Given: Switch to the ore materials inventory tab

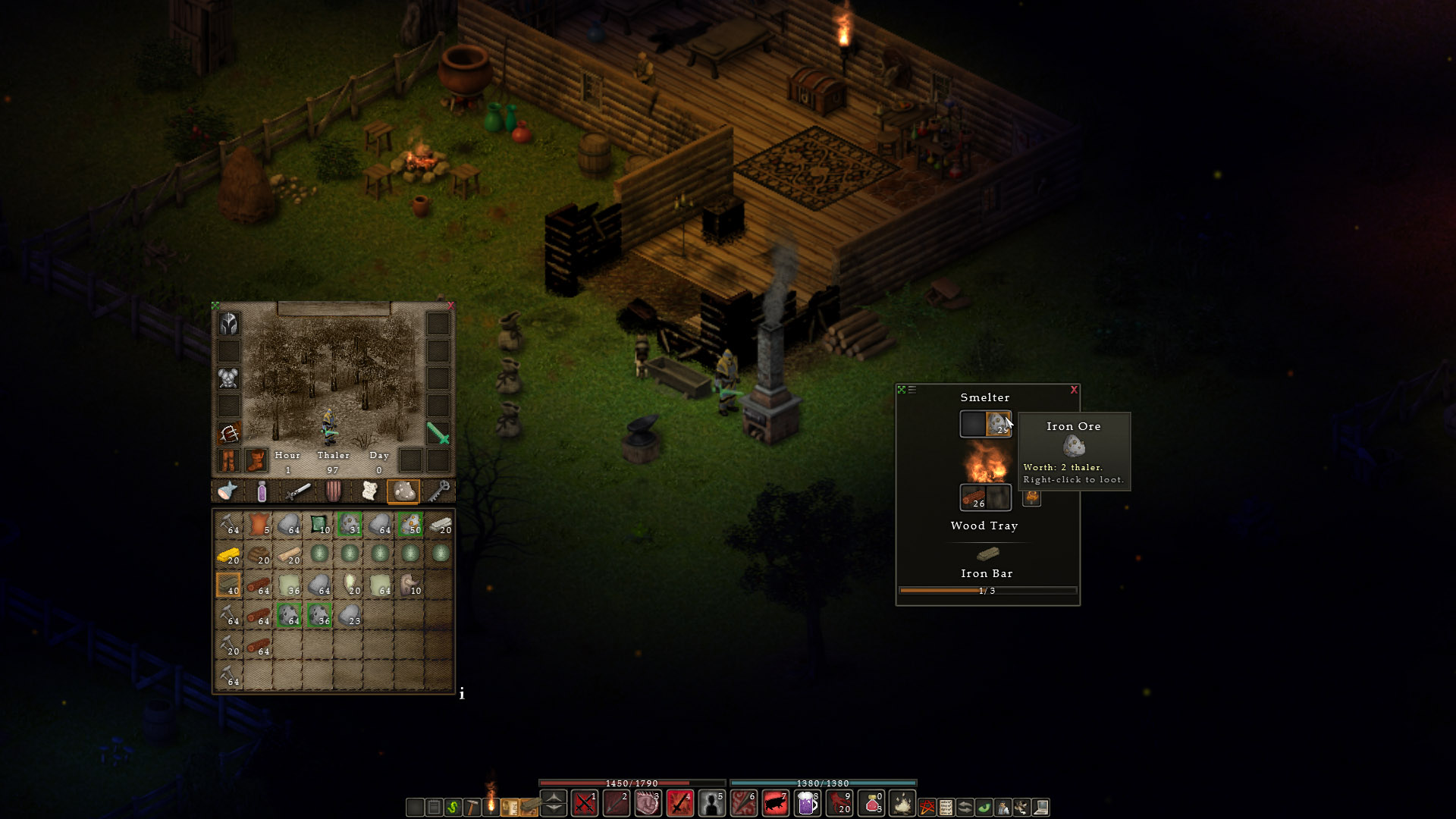Looking at the screenshot, I should tap(403, 491).
